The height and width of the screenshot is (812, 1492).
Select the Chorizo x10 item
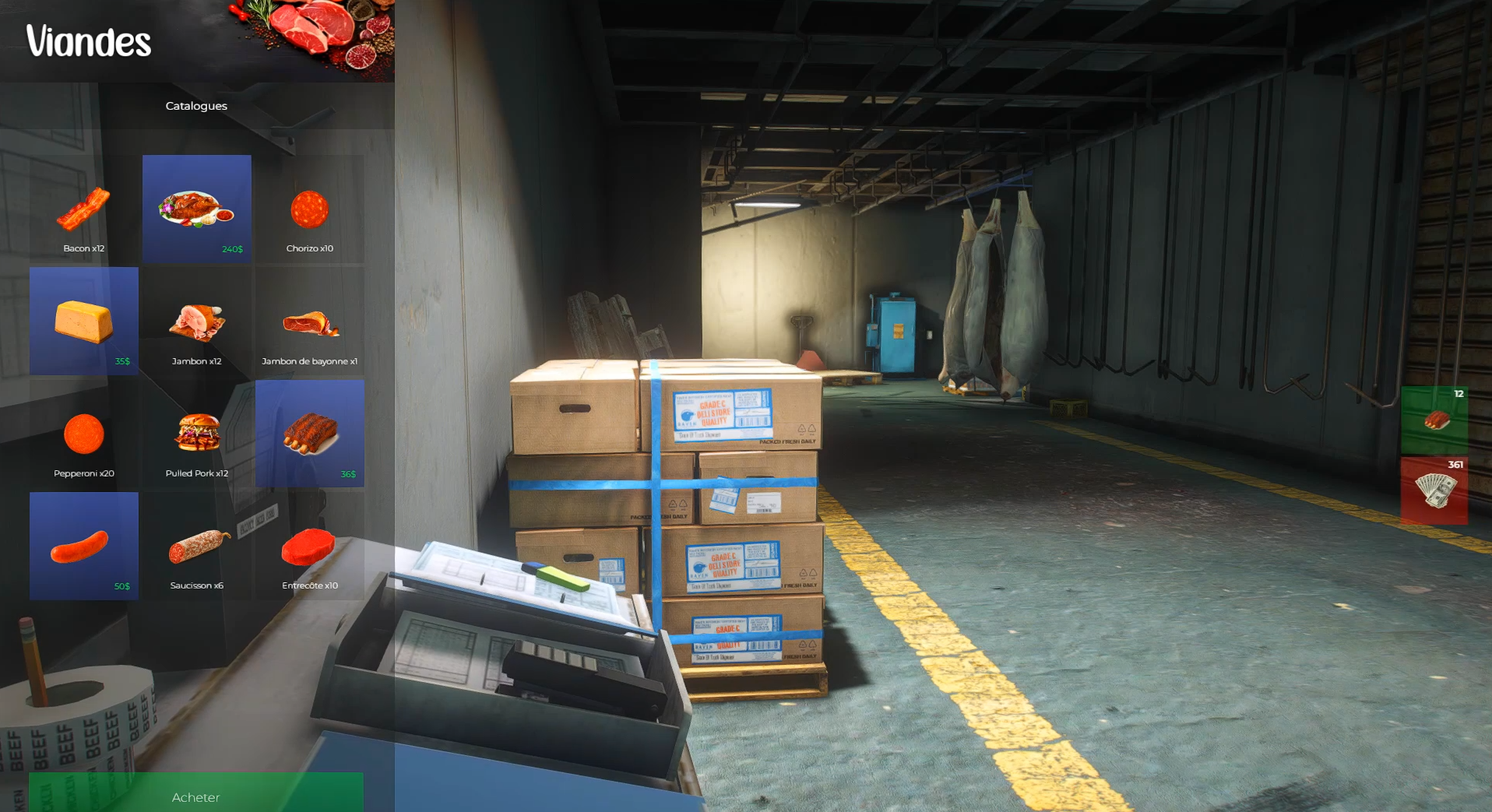[310, 210]
